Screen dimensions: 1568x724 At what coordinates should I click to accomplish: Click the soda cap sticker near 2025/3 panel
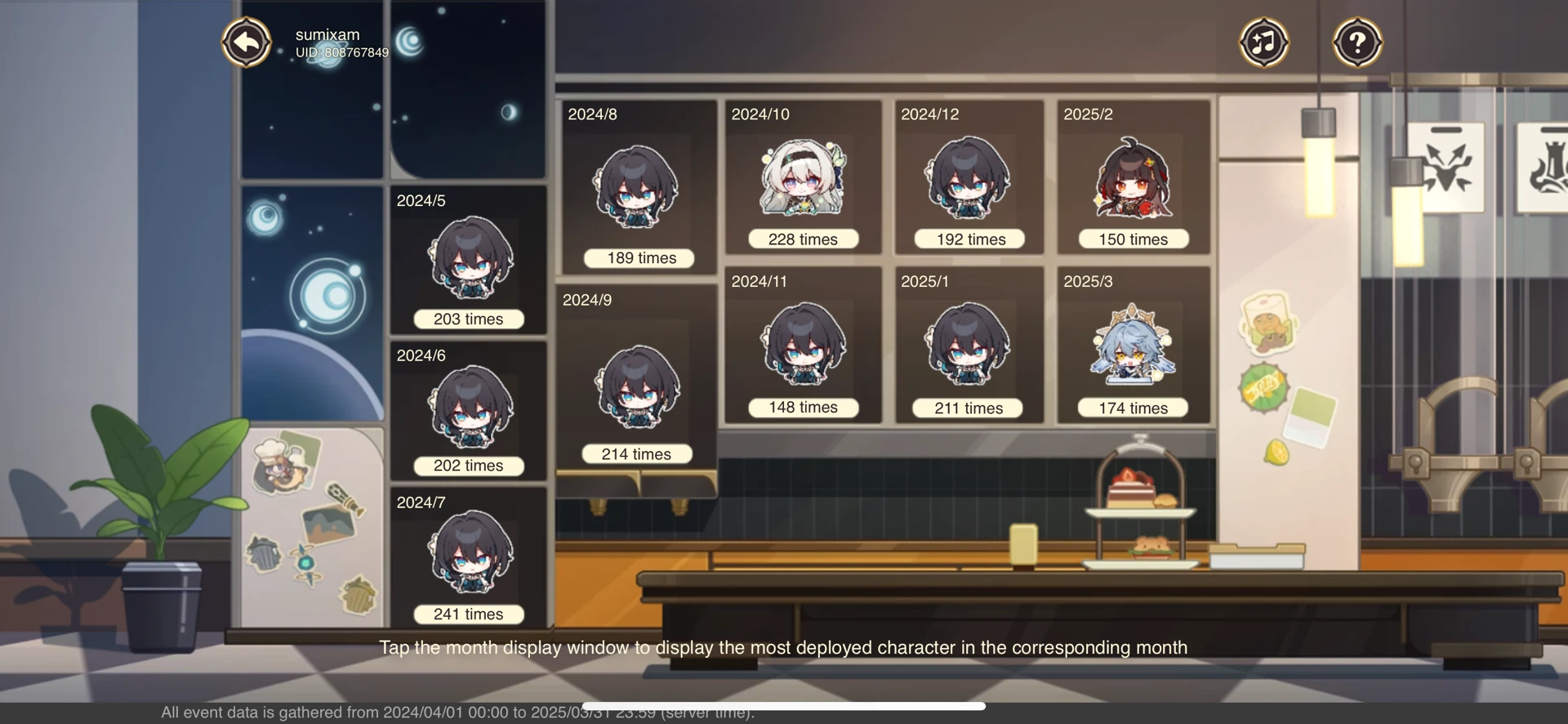click(x=1262, y=387)
